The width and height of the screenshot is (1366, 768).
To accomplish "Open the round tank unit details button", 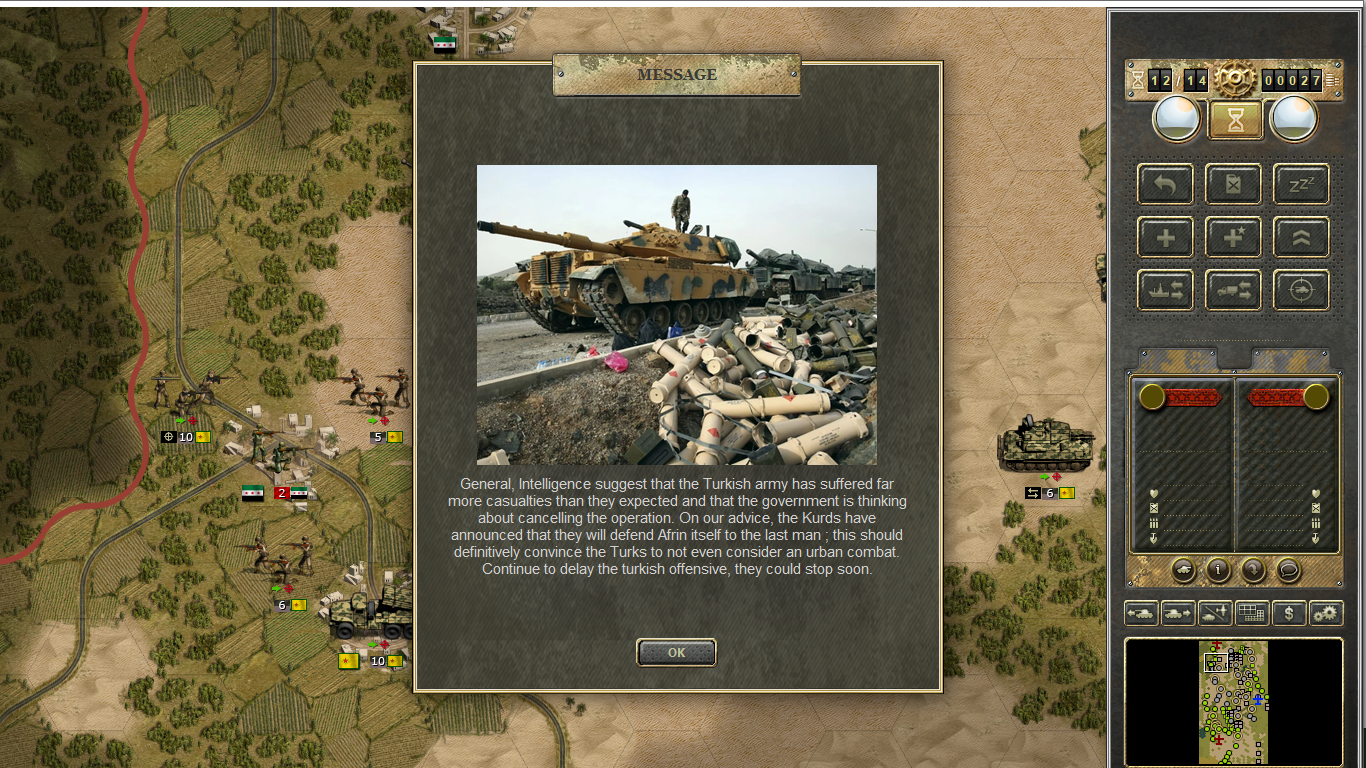I will (x=1184, y=570).
